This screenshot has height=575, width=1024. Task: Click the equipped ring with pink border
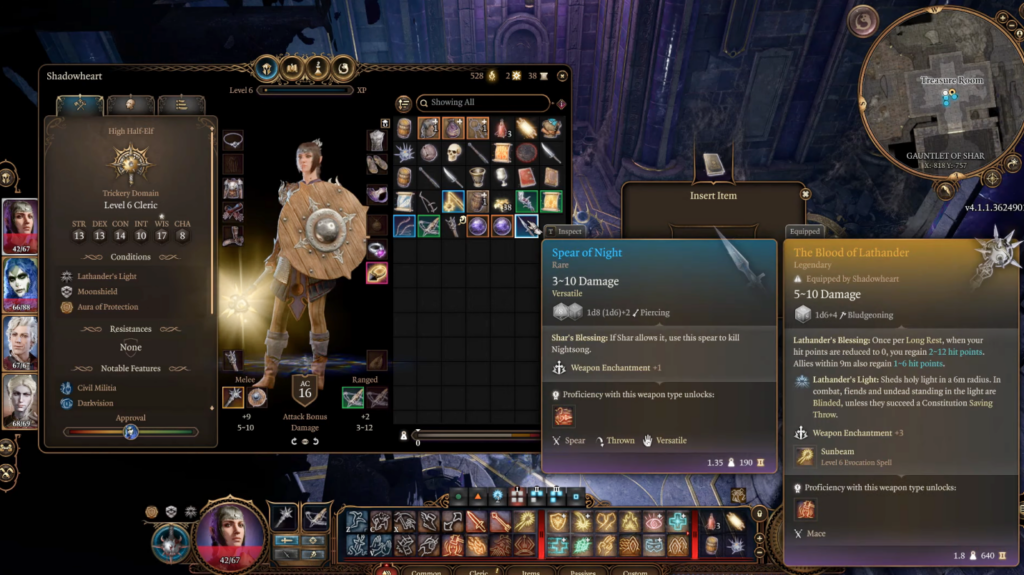pyautogui.click(x=377, y=273)
